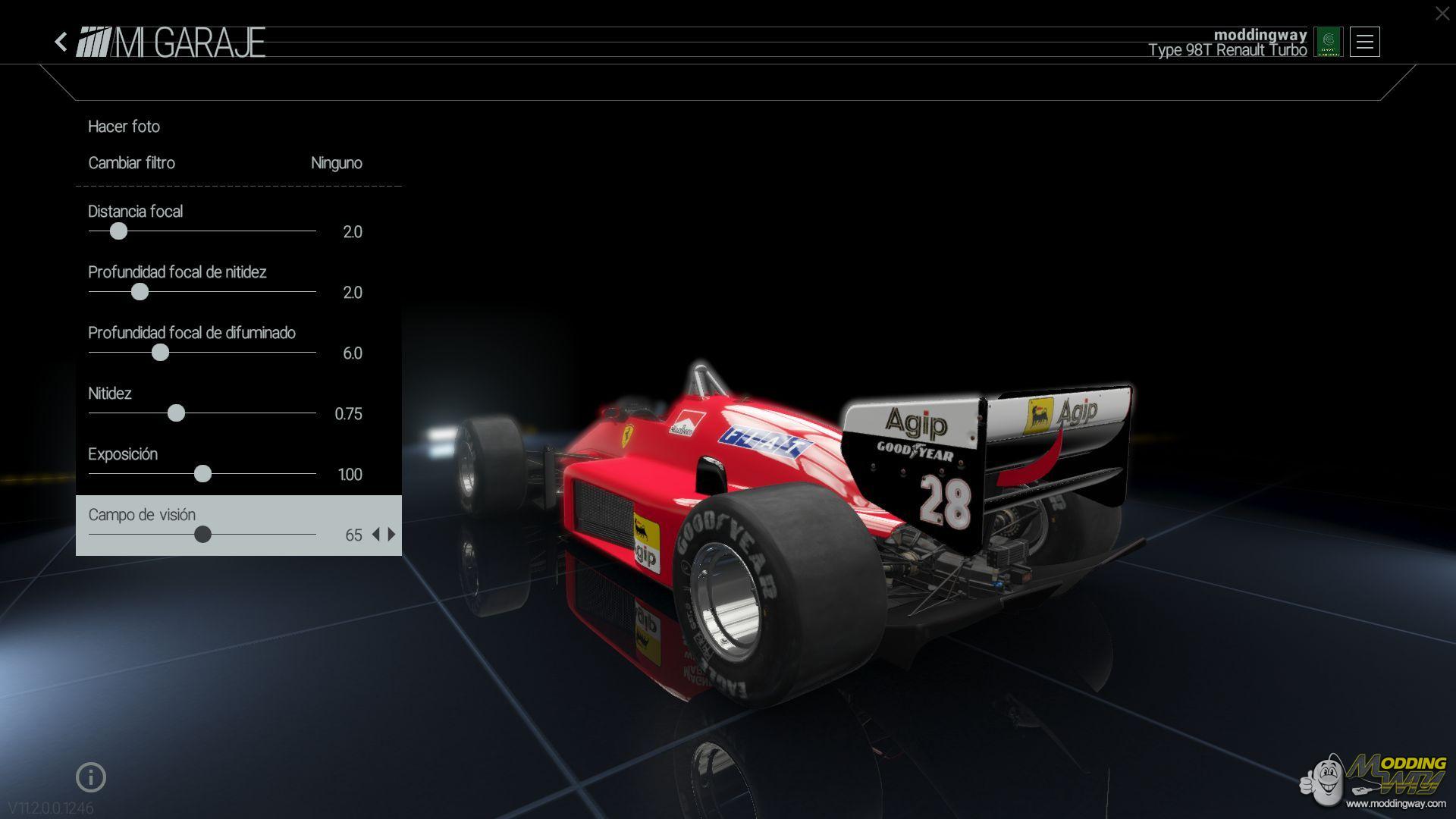Close the window with the X
1456x819 pixels.
1442,14
